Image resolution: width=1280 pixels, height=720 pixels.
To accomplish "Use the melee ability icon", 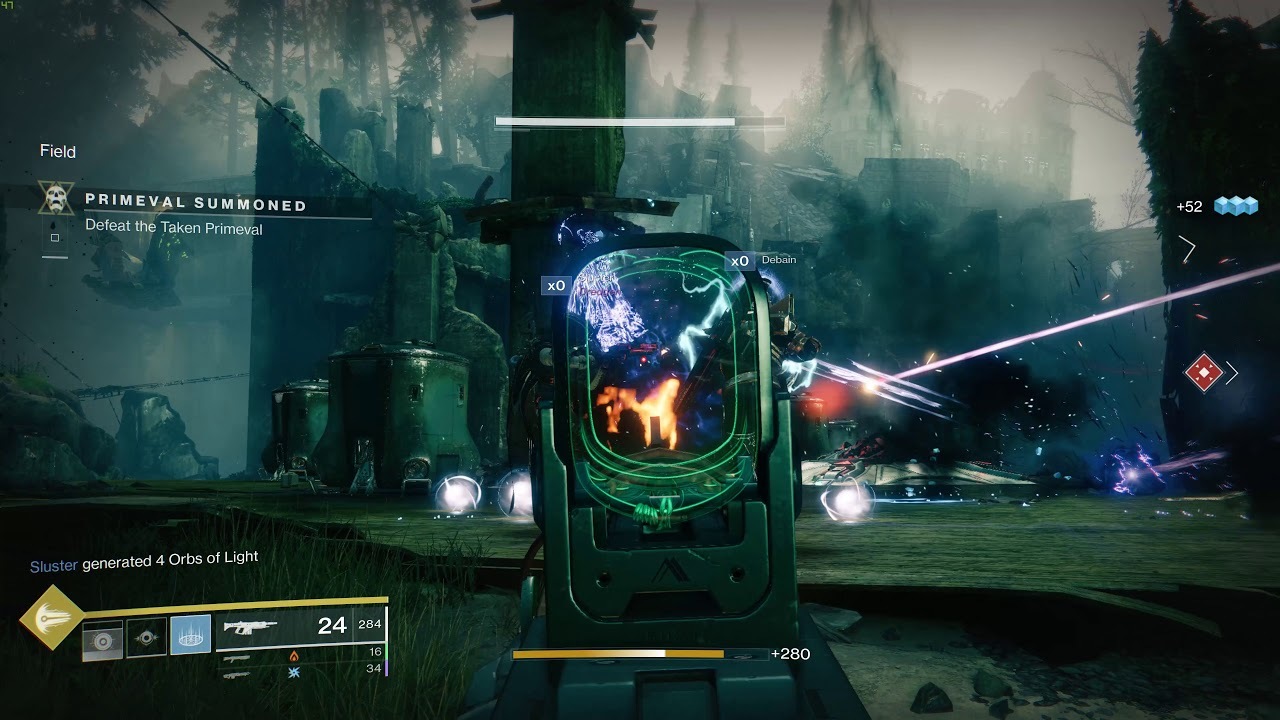I will point(147,638).
